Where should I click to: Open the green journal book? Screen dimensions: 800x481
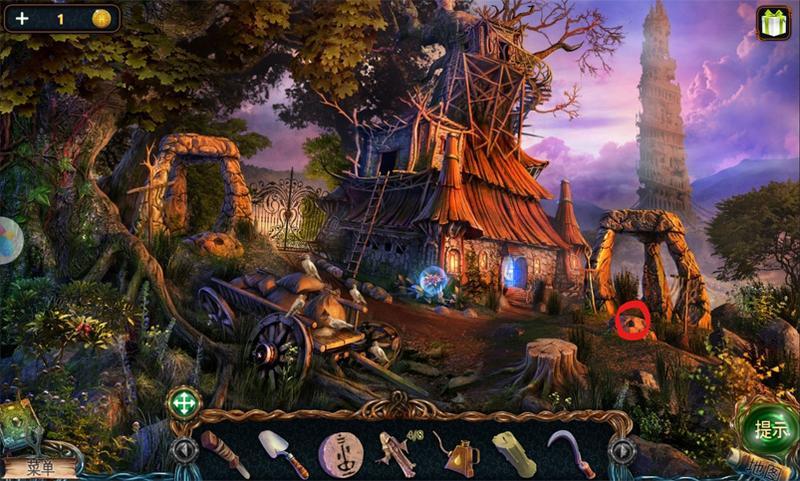tap(20, 424)
